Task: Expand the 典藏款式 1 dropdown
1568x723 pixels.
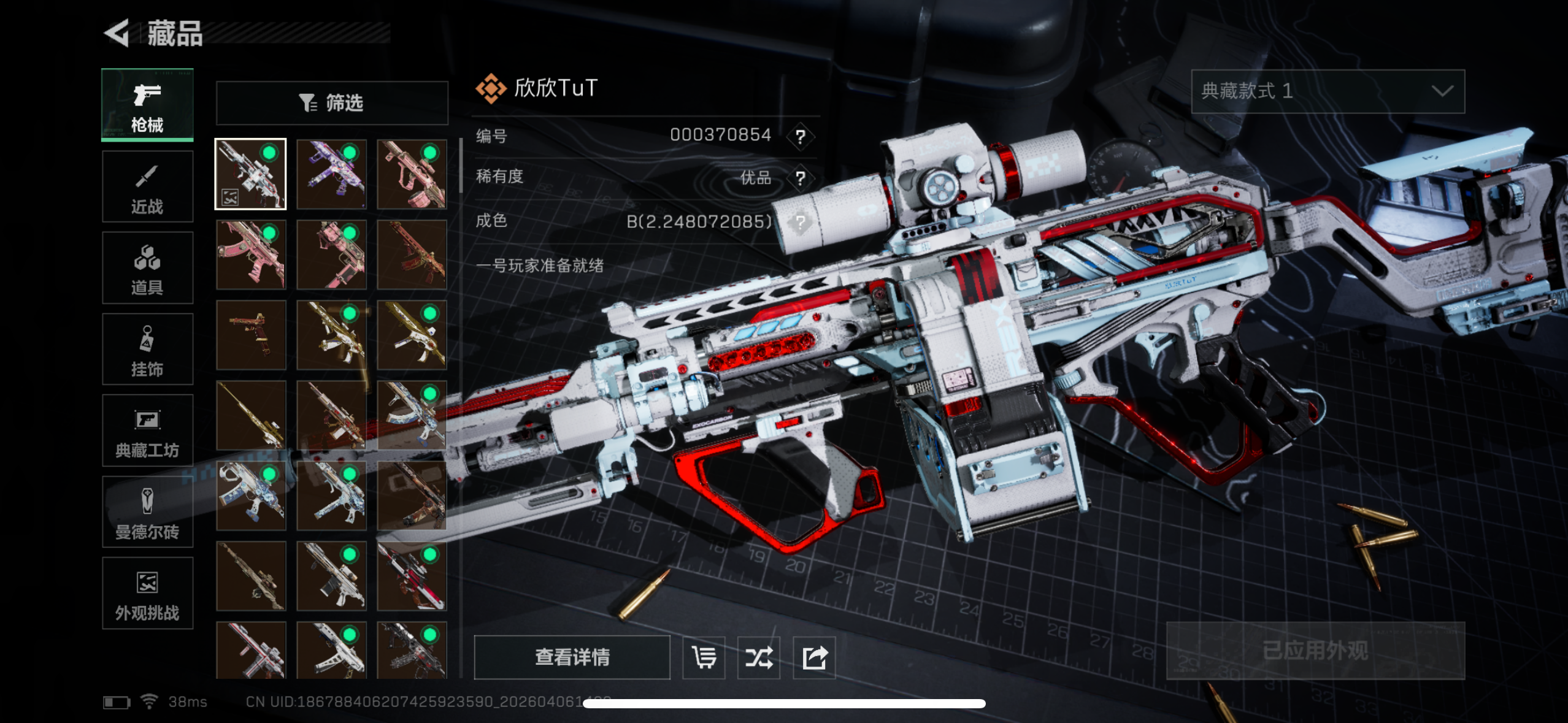Action: (1328, 91)
